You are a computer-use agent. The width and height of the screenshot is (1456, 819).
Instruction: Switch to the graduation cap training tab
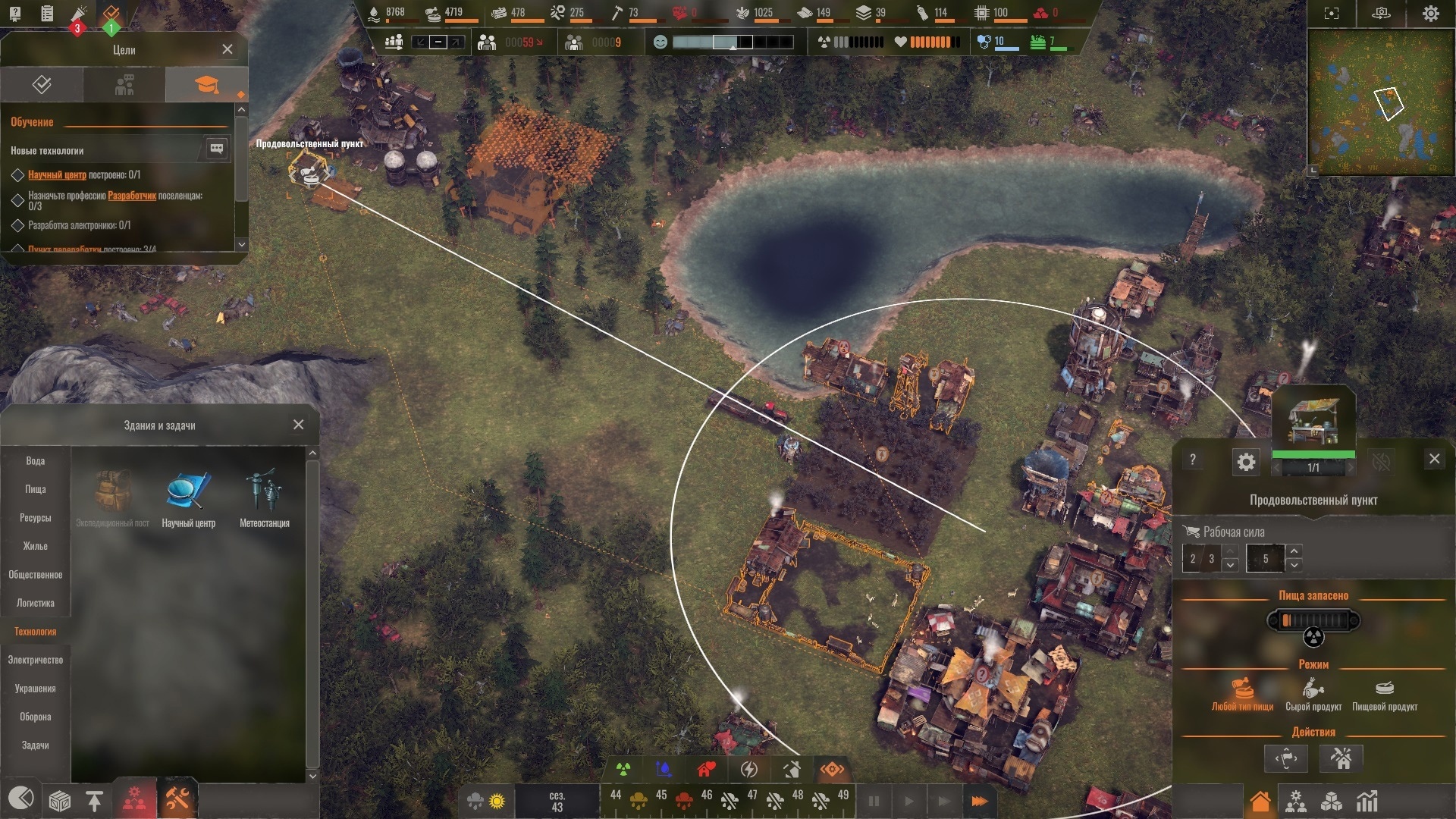pyautogui.click(x=206, y=84)
